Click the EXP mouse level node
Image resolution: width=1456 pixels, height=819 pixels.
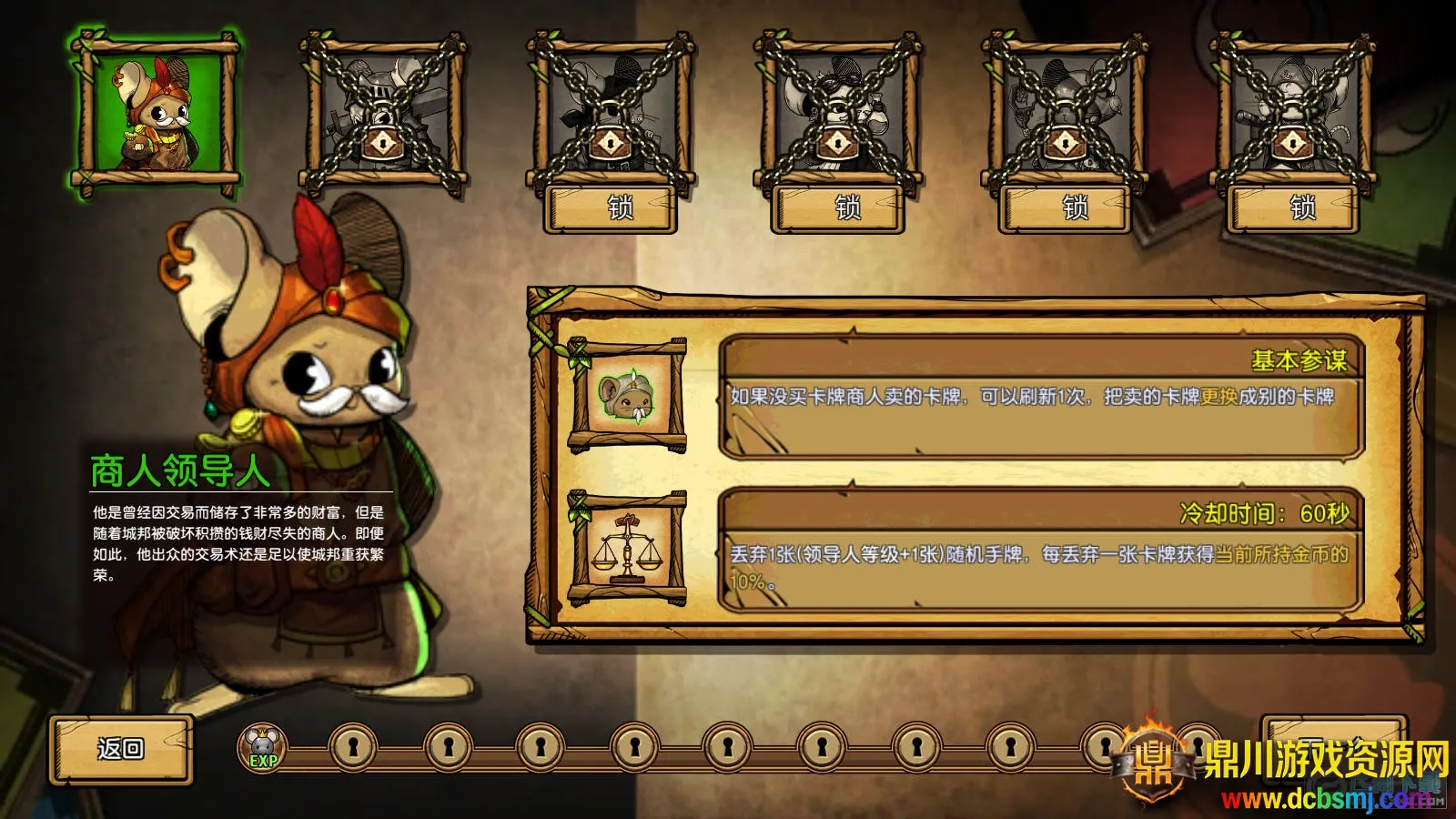263,748
